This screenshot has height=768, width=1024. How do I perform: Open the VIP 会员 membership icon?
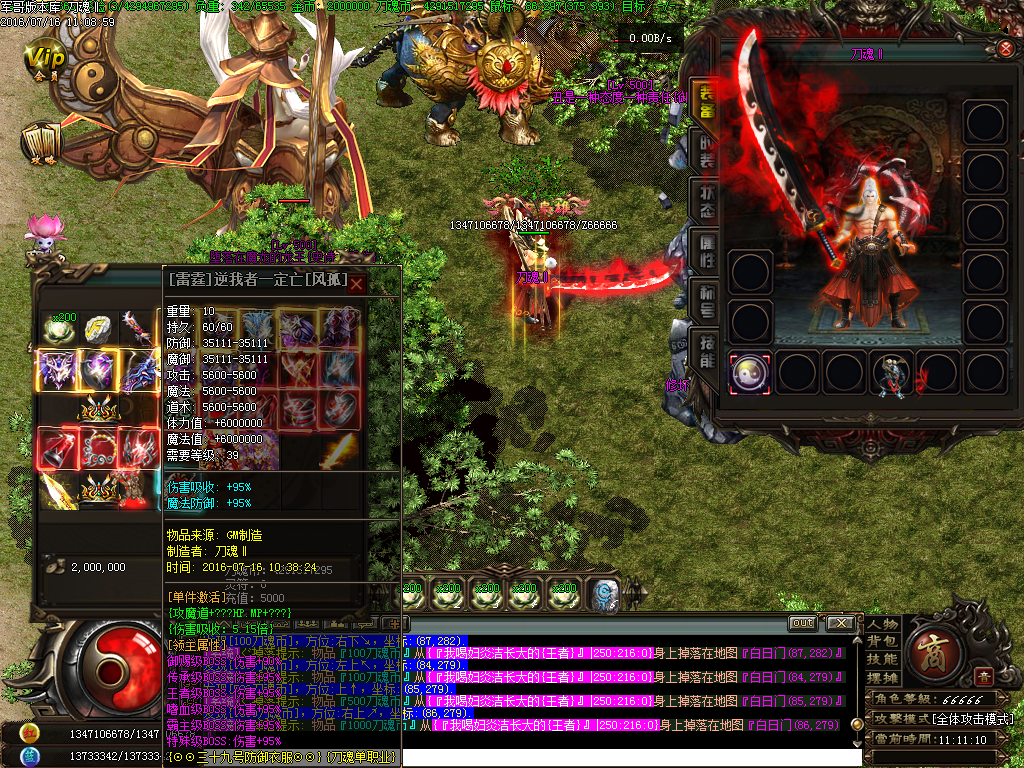[x=44, y=60]
